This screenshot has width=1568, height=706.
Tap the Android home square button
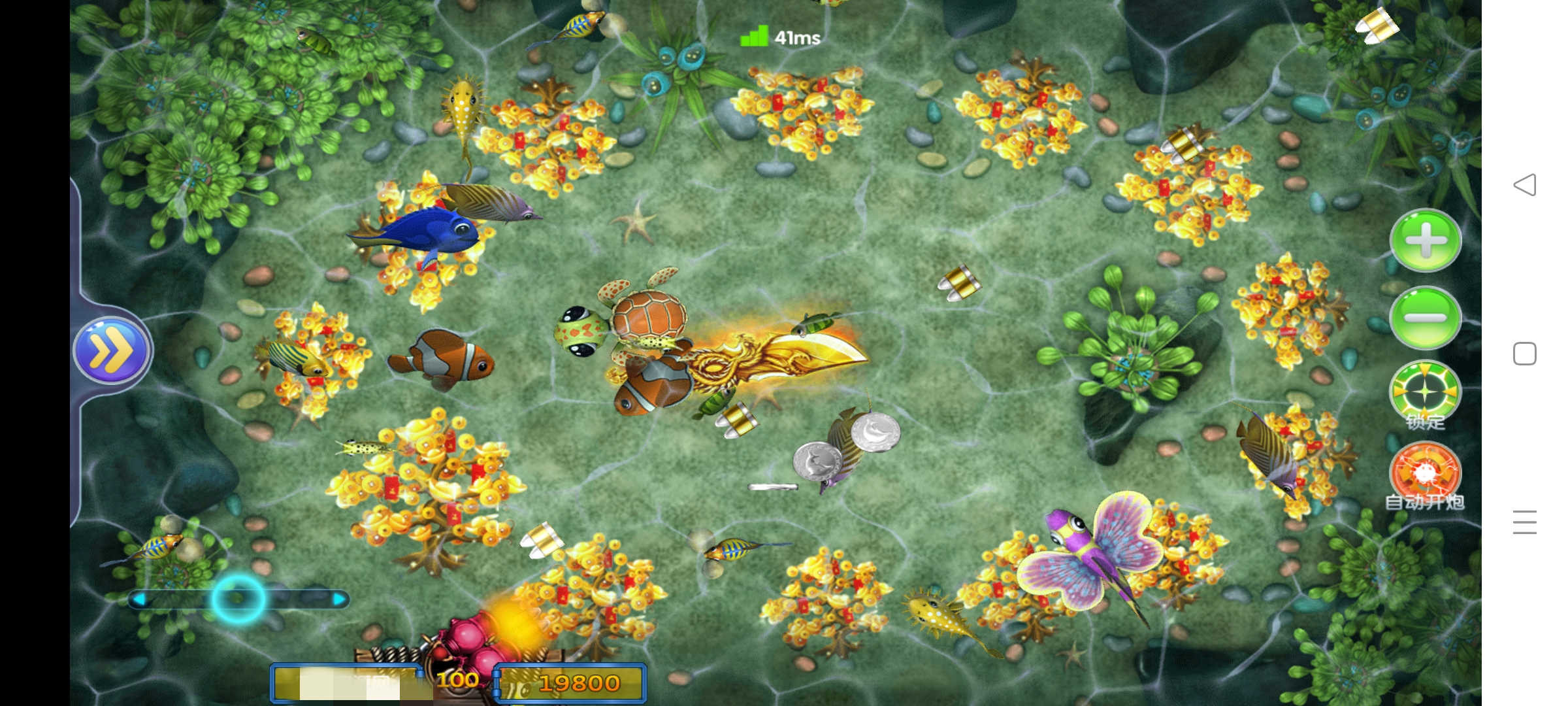(x=1524, y=354)
